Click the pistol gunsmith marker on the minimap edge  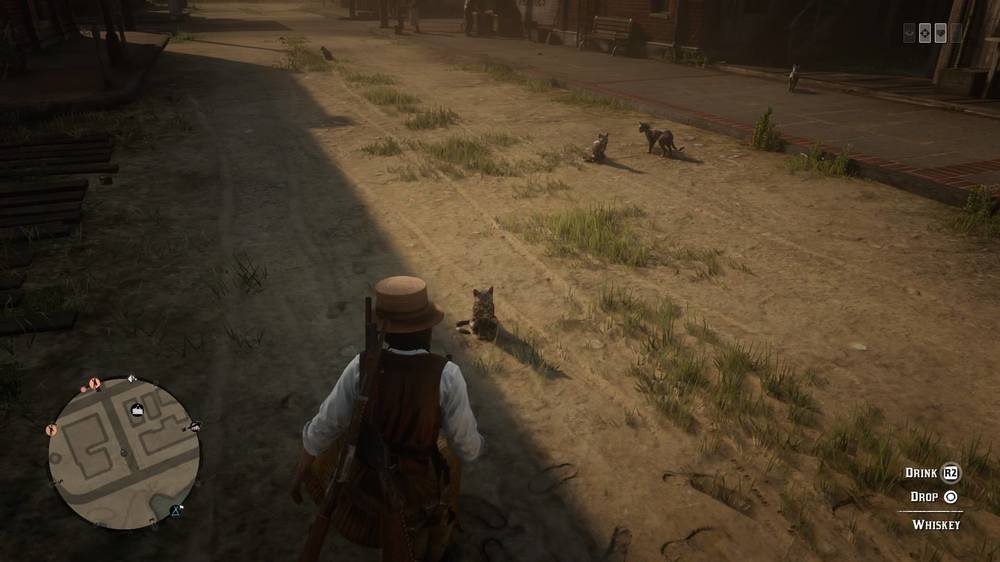[194, 427]
